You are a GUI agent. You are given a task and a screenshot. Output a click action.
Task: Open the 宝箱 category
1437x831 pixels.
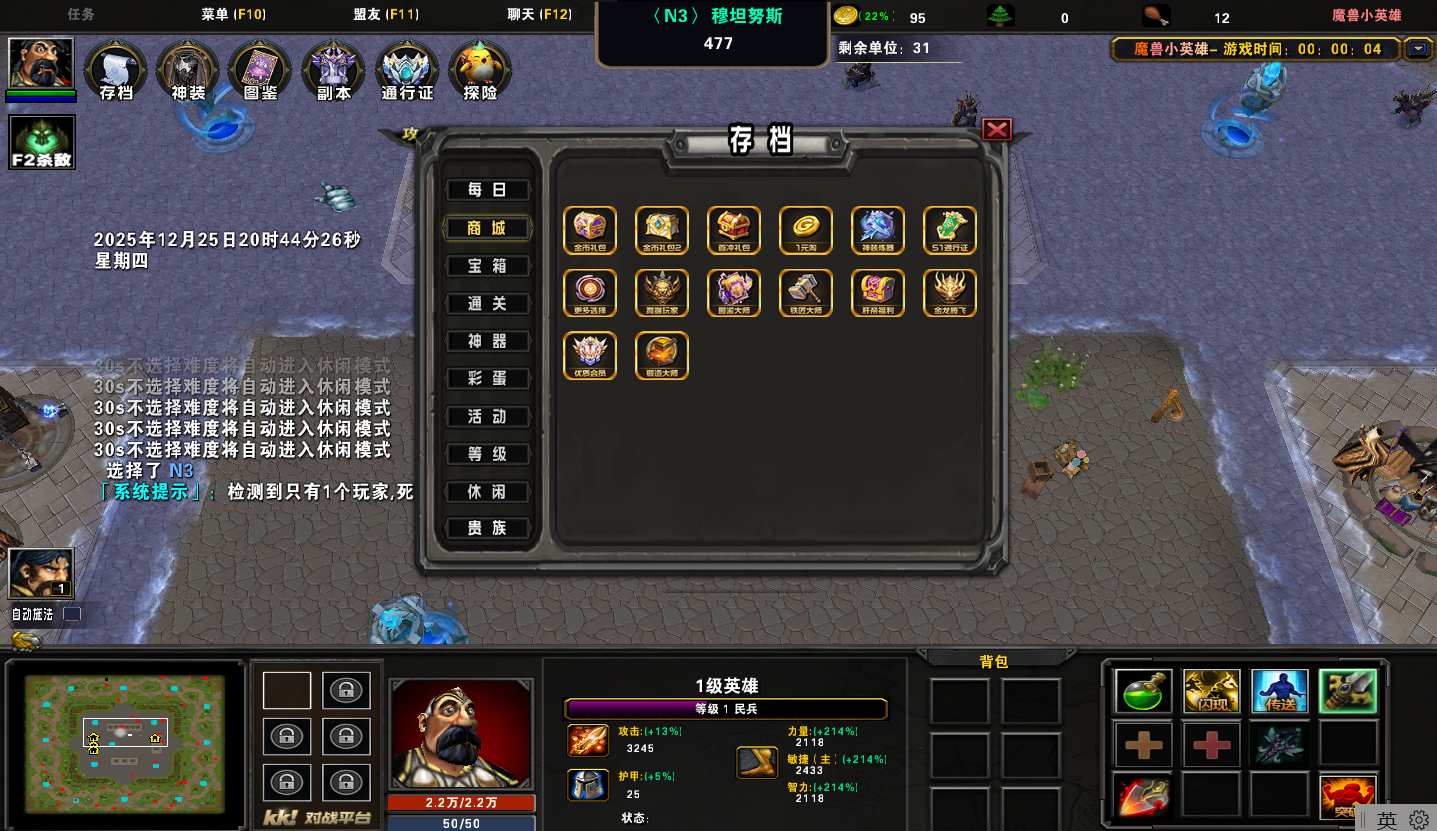point(487,266)
